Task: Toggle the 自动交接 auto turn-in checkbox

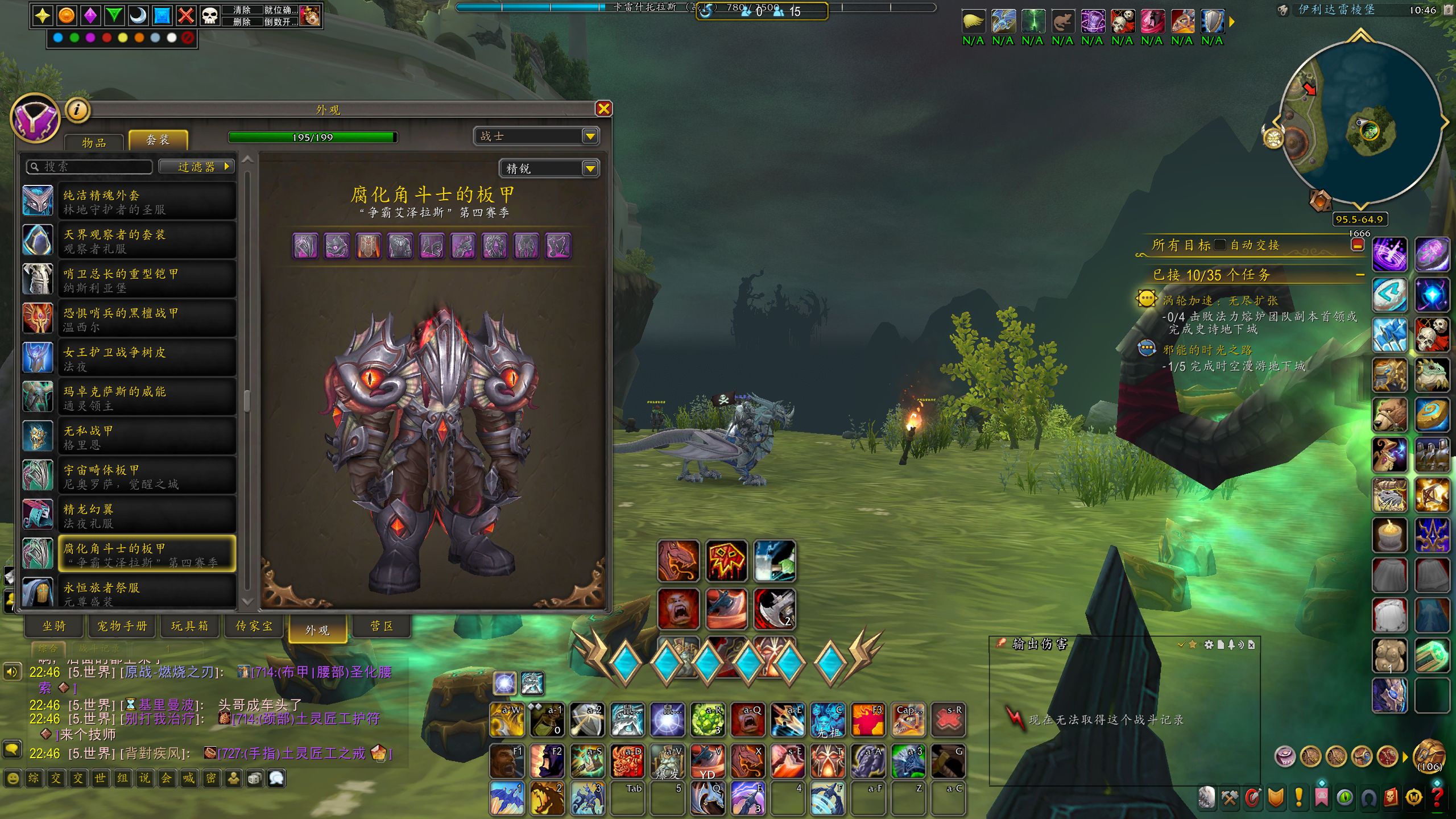Action: click(x=1220, y=245)
